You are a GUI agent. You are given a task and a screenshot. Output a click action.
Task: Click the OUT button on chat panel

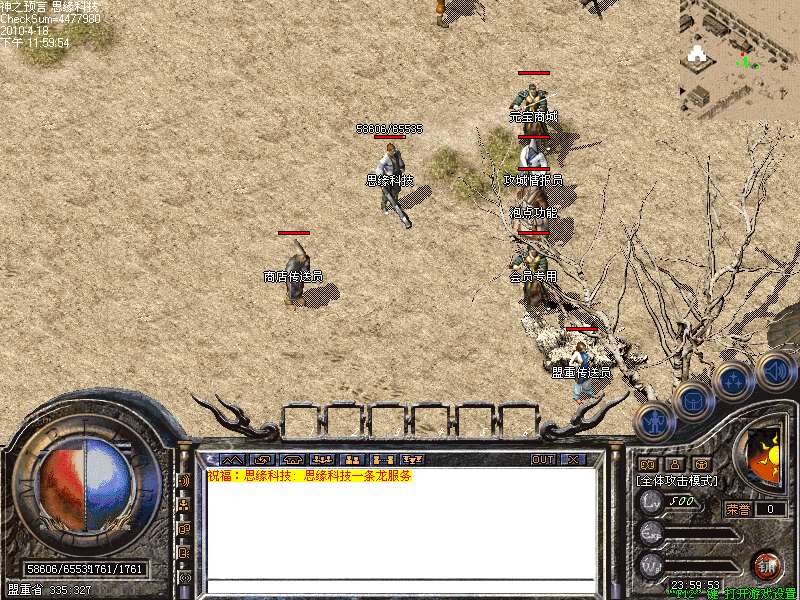543,460
